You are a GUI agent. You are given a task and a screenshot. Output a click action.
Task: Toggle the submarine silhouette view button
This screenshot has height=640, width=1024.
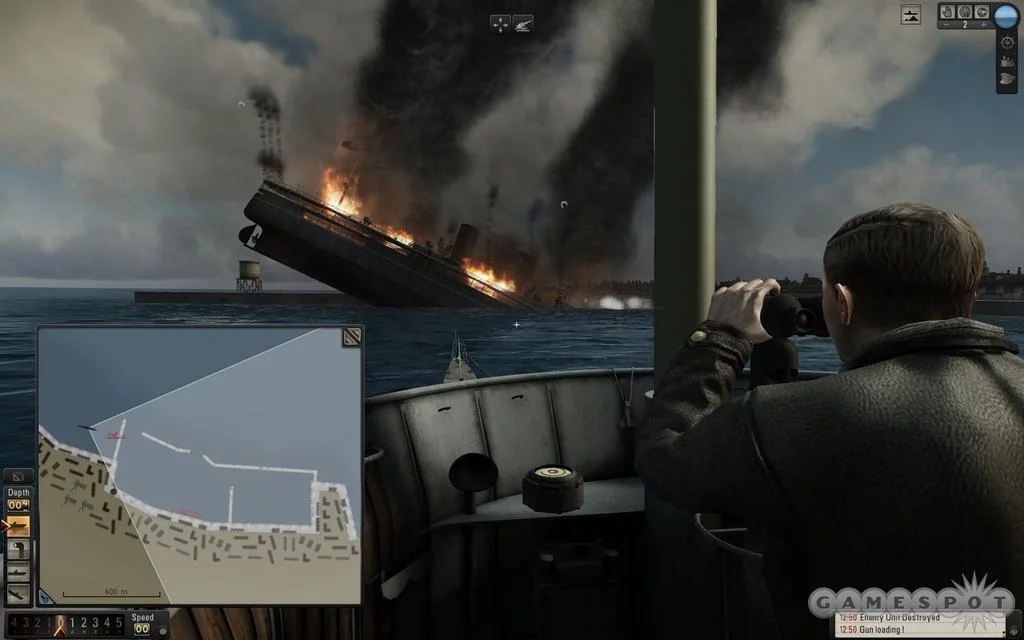910,14
